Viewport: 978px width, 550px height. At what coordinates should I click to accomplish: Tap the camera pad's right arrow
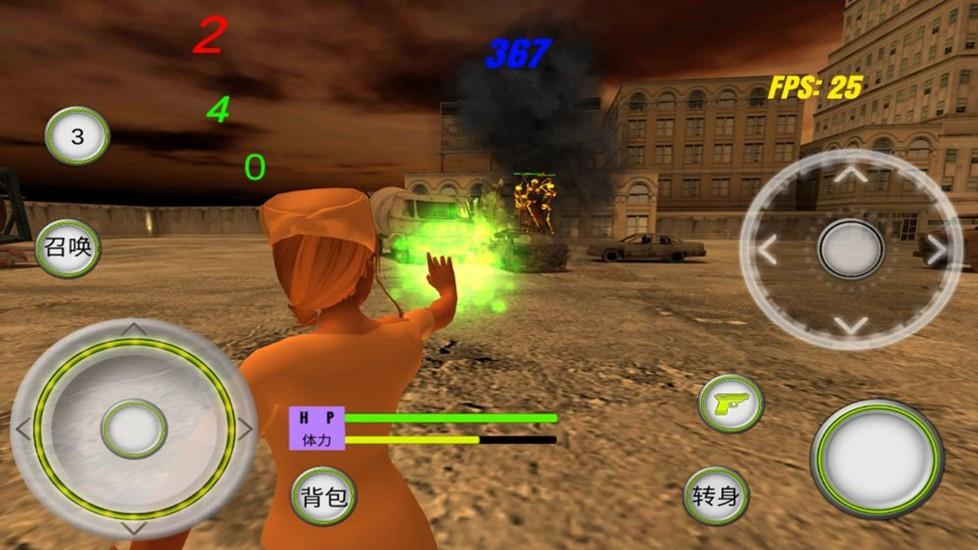click(935, 250)
